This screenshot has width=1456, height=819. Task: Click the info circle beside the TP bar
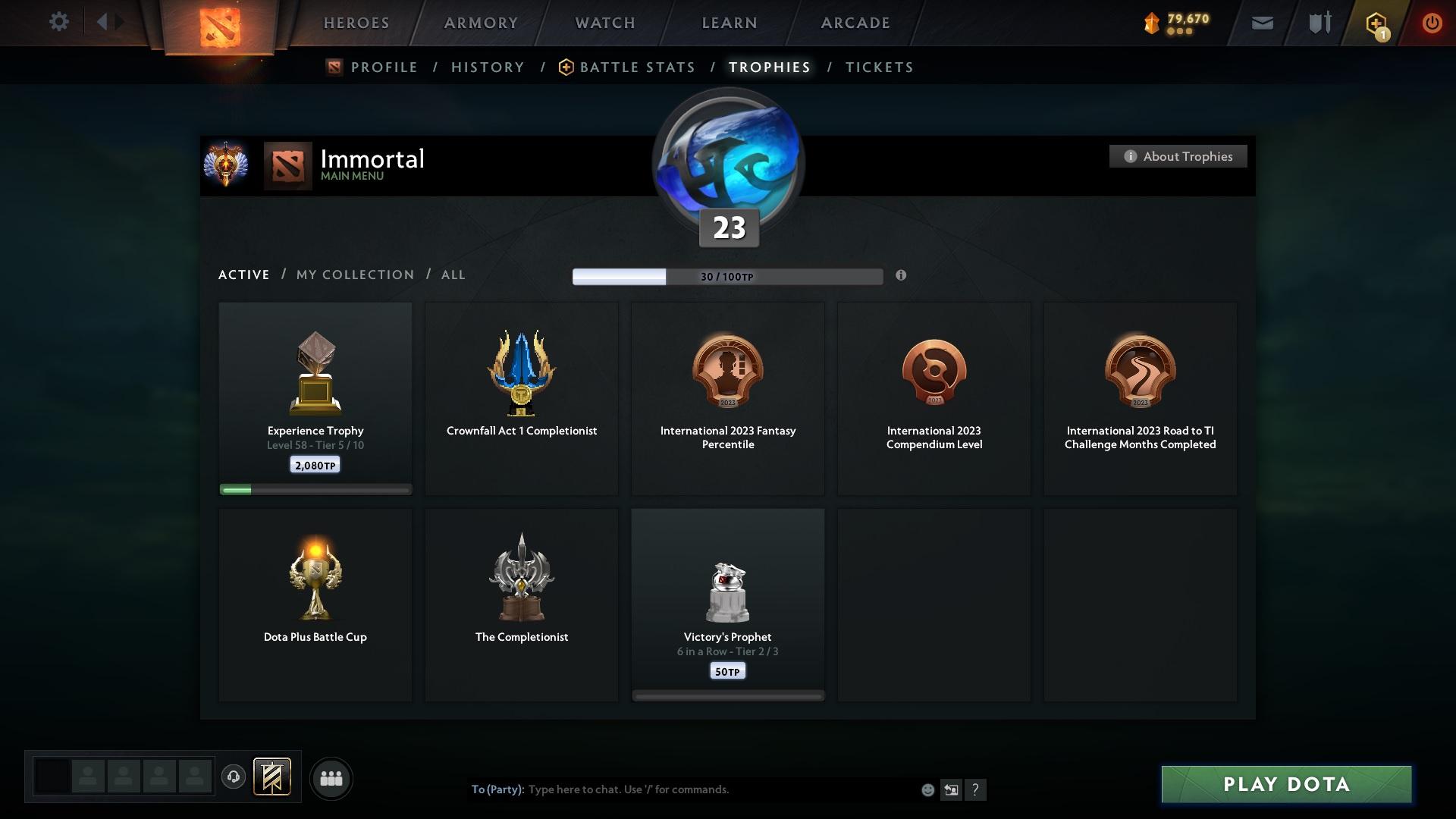pyautogui.click(x=901, y=276)
